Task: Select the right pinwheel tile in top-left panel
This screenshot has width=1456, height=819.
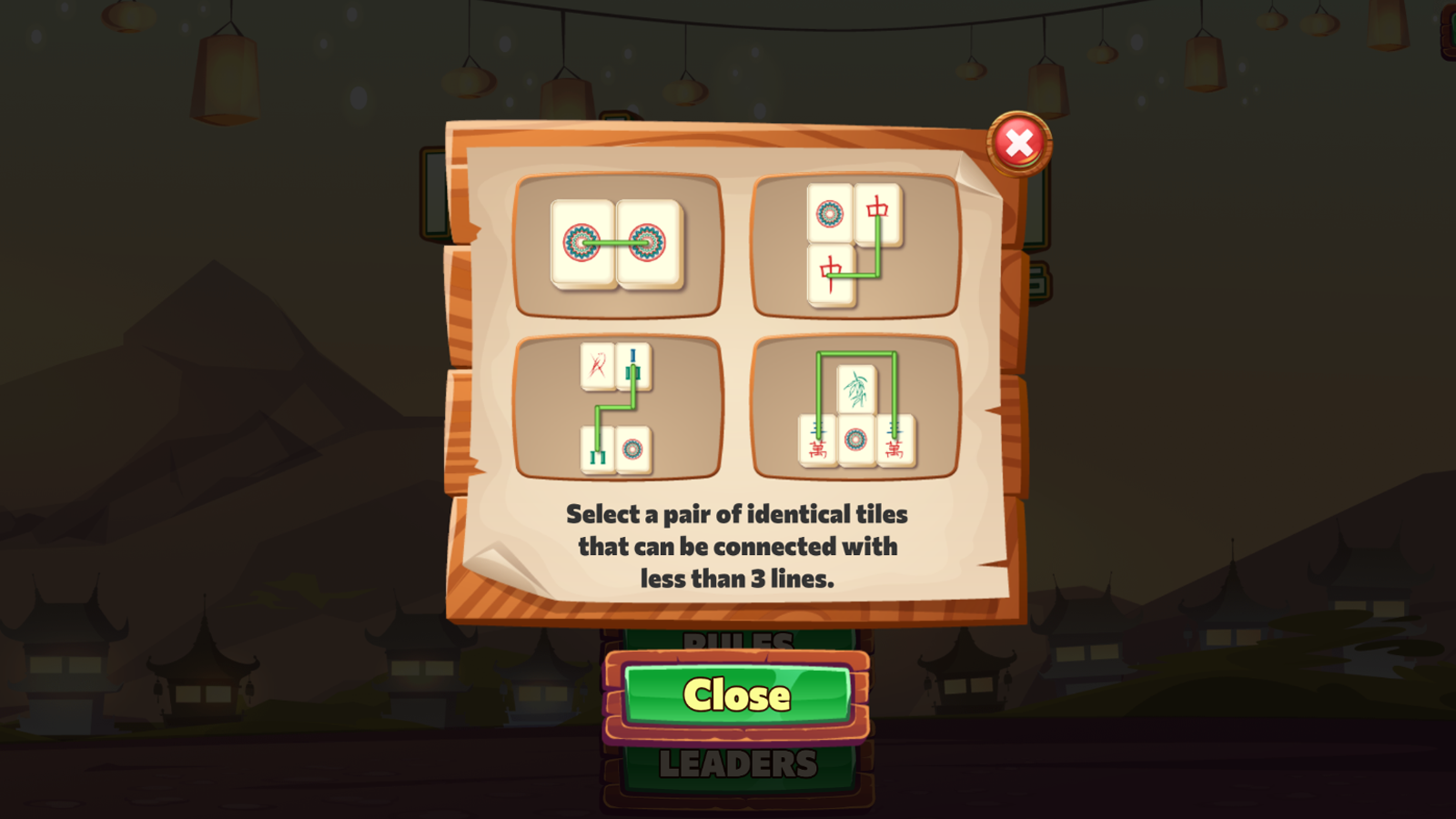Action: pos(646,244)
